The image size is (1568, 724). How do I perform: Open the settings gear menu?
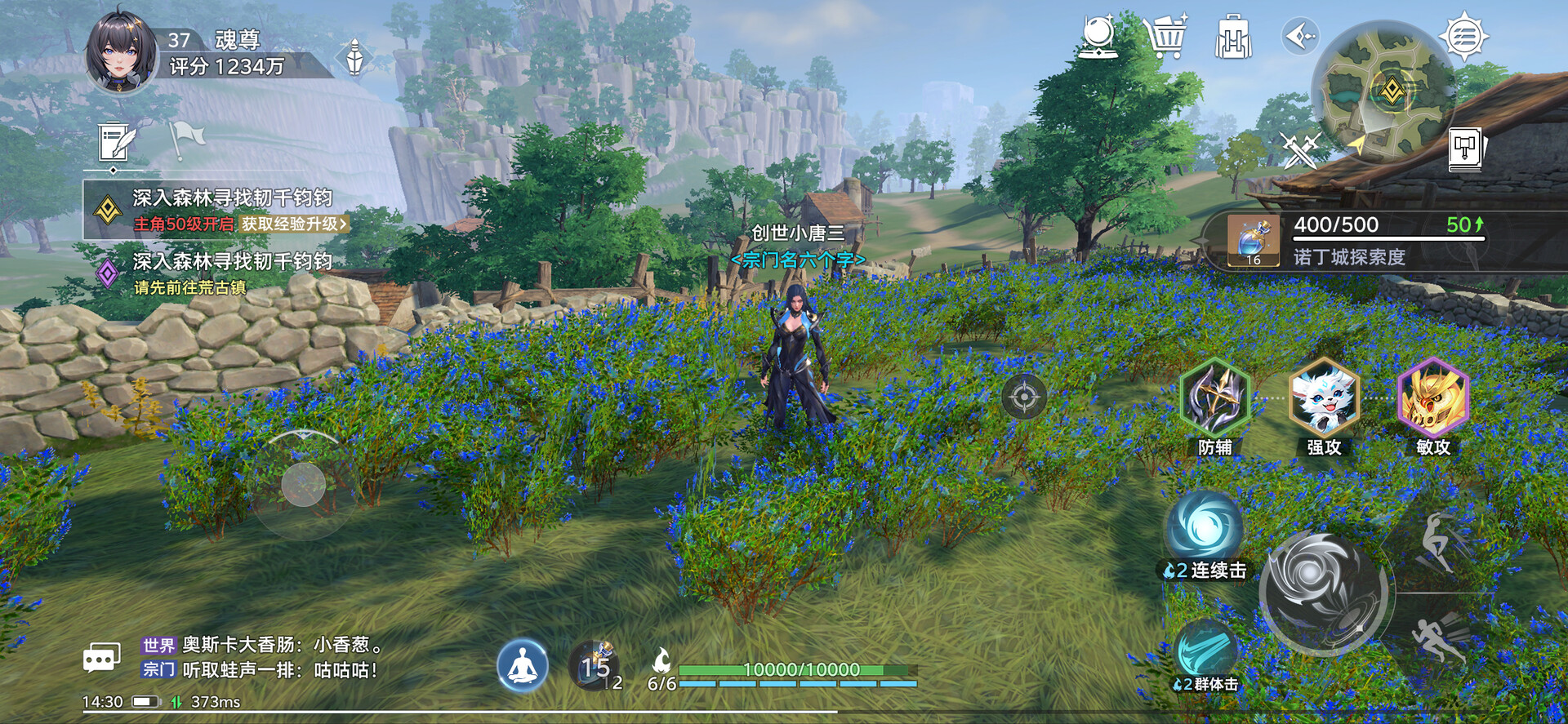point(1463,37)
